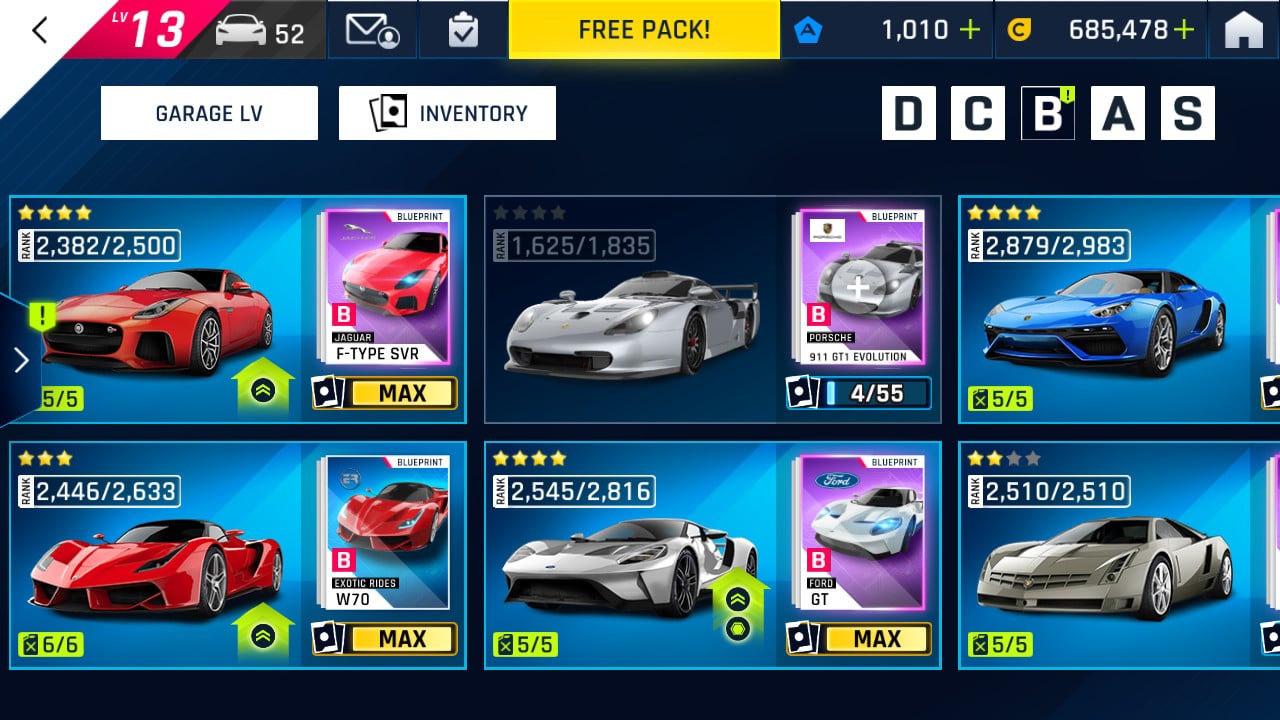Go back with the top-left arrow
The width and height of the screenshot is (1280, 720).
[x=40, y=30]
